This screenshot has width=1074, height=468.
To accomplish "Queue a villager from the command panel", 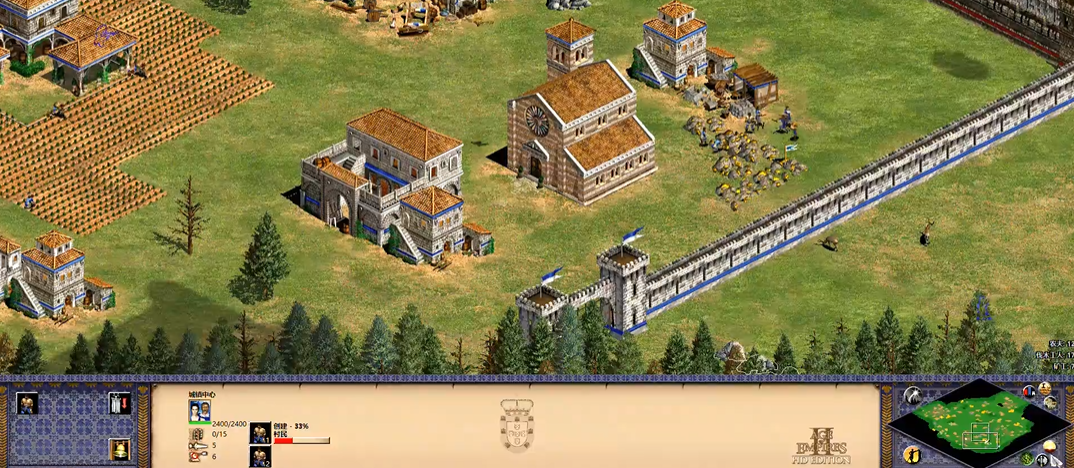I will click(27, 404).
